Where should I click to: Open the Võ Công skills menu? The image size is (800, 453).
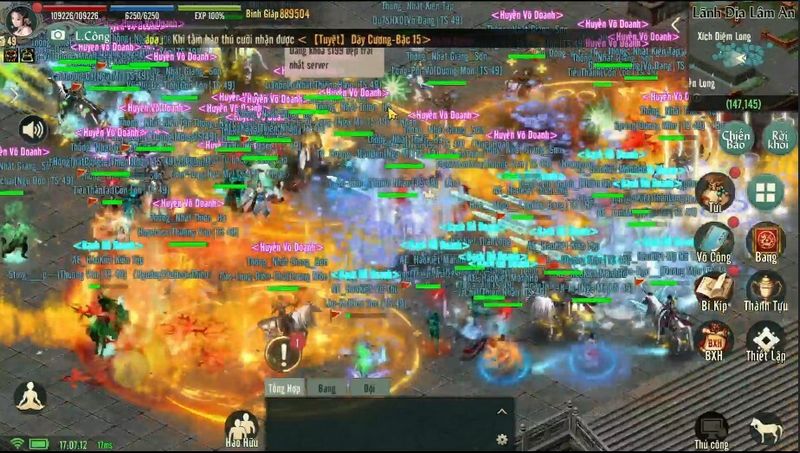(x=714, y=243)
